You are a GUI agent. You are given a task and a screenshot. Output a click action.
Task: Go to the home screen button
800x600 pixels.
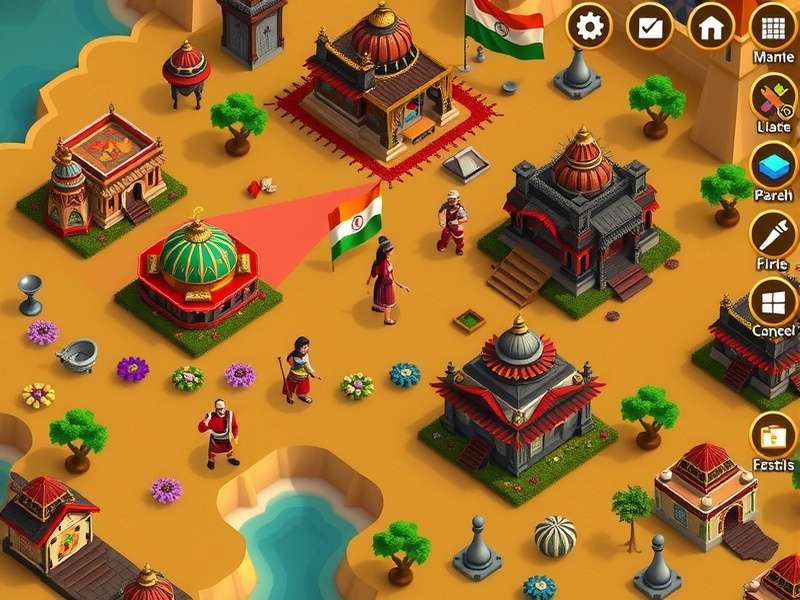pyautogui.click(x=711, y=27)
